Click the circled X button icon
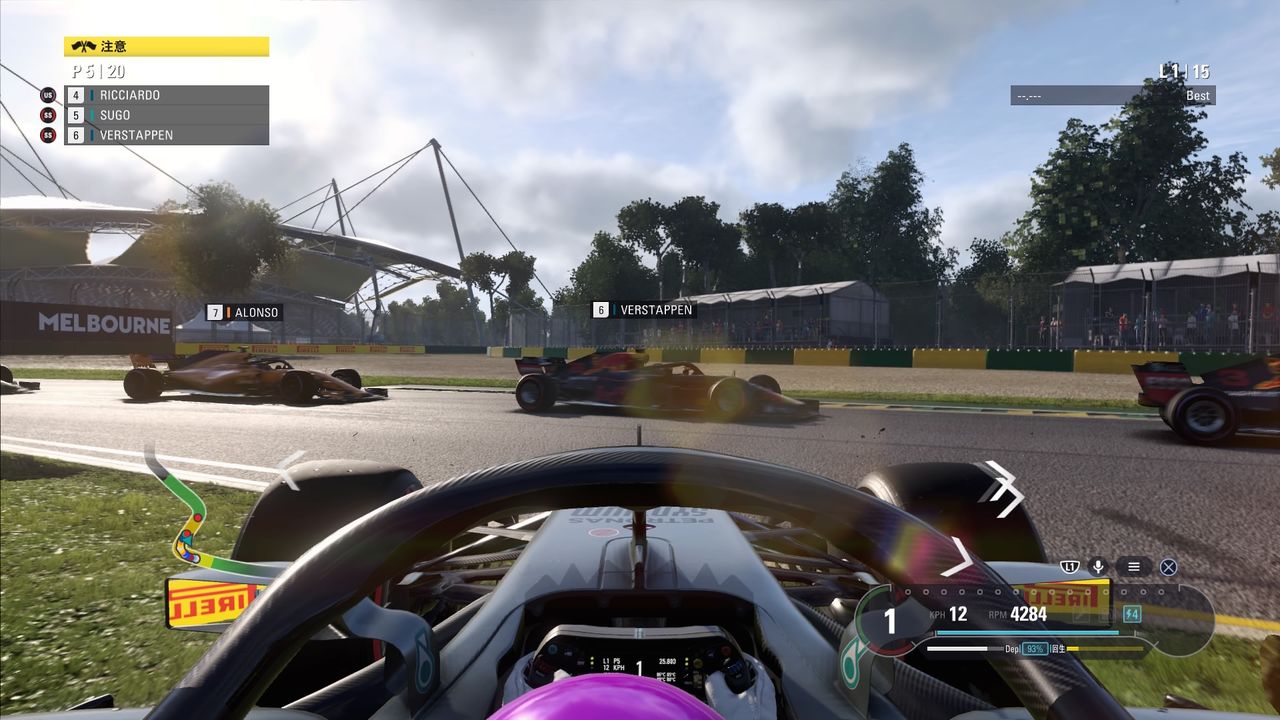This screenshot has height=720, width=1280. coord(1168,566)
